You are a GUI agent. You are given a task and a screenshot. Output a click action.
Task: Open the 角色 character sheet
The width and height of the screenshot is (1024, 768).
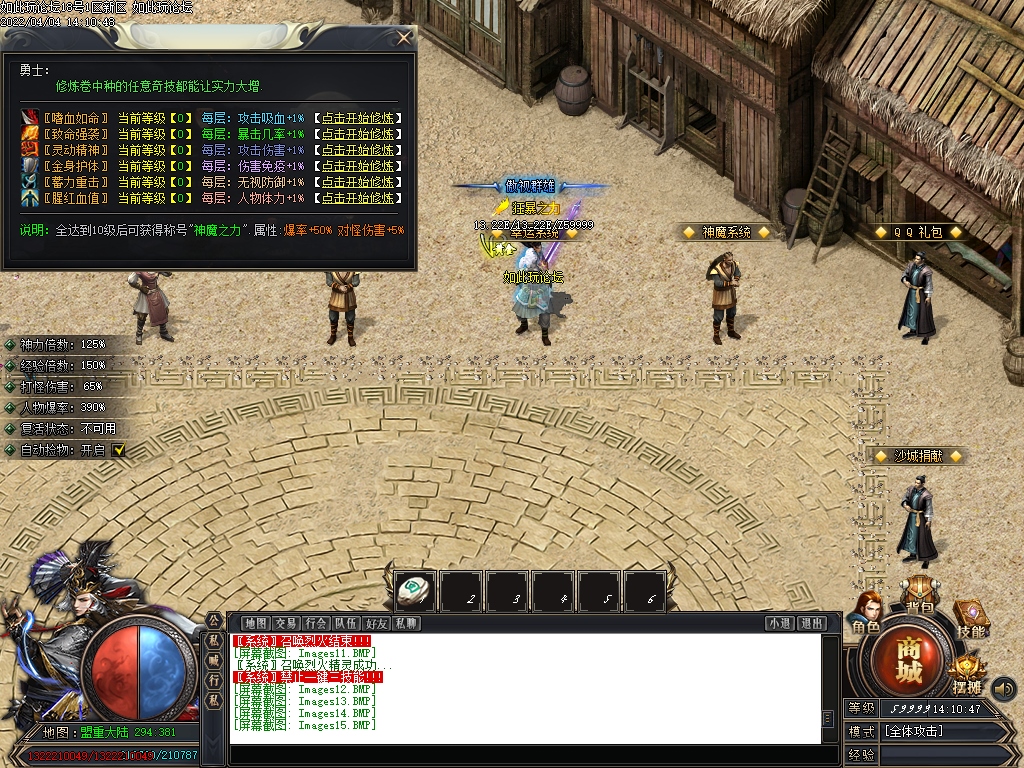click(866, 613)
